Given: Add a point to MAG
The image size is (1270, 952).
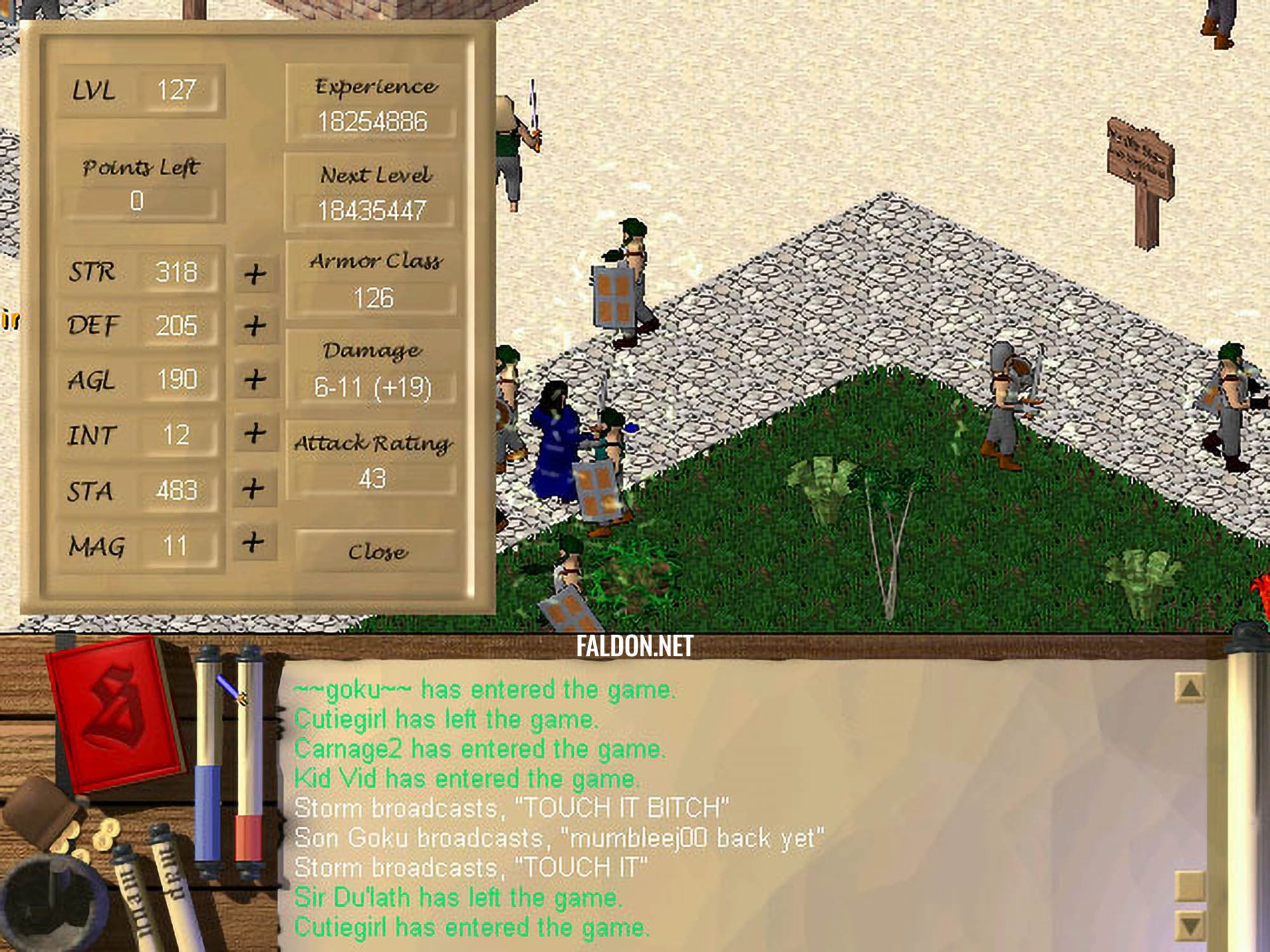Looking at the screenshot, I should pos(253,542).
